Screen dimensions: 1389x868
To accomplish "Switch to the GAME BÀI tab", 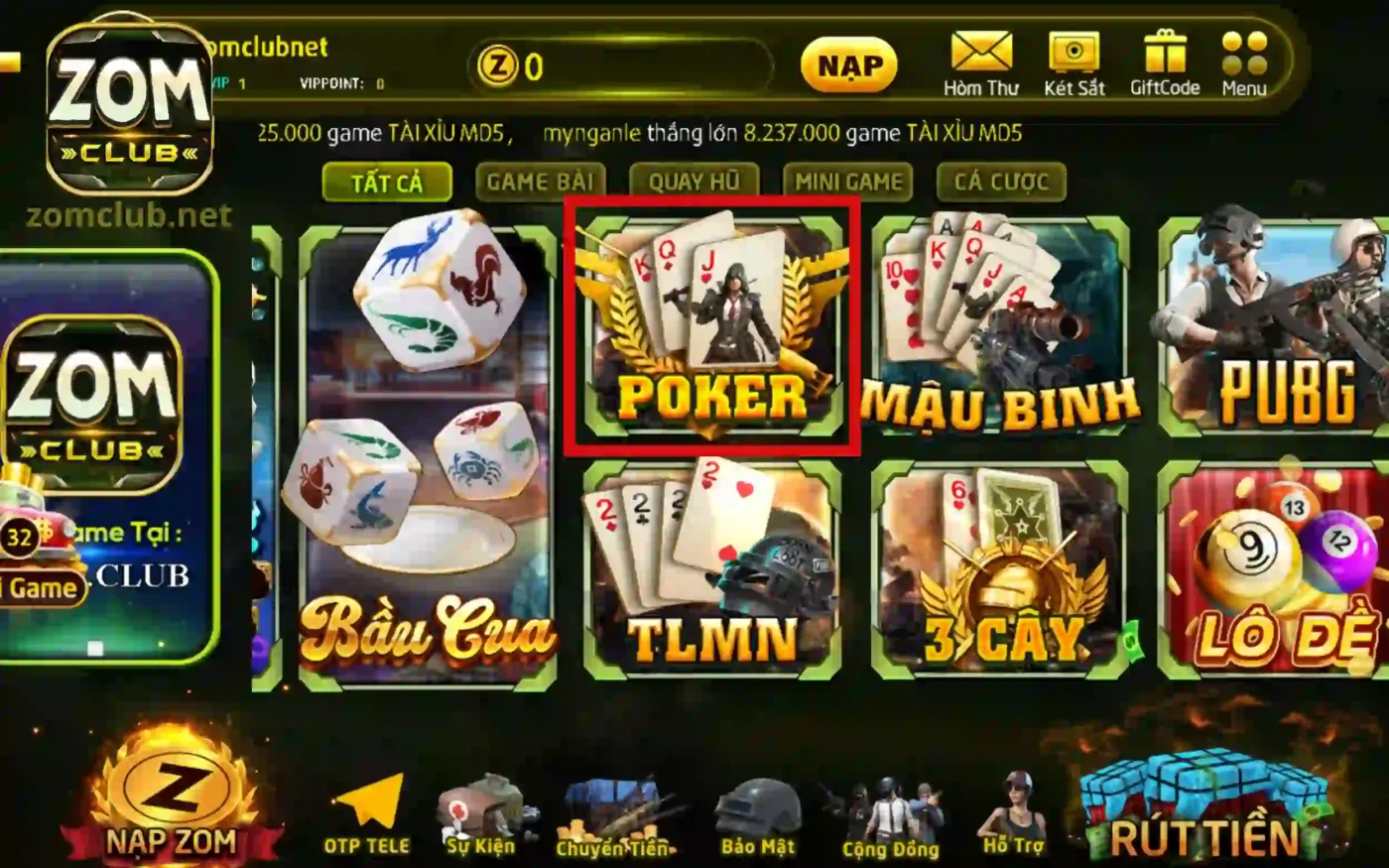I will [541, 182].
